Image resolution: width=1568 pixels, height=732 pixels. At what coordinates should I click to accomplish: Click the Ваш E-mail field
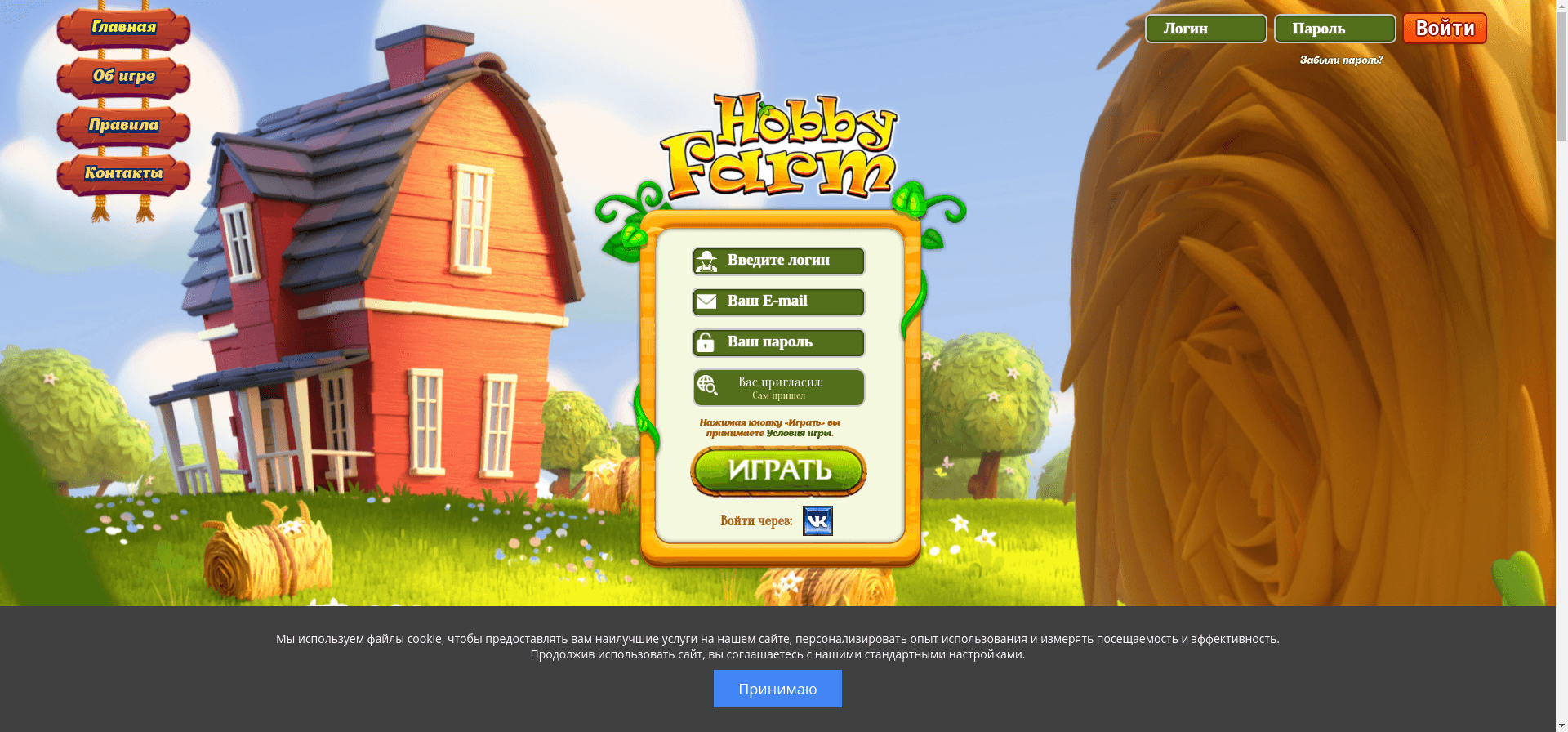click(x=778, y=301)
